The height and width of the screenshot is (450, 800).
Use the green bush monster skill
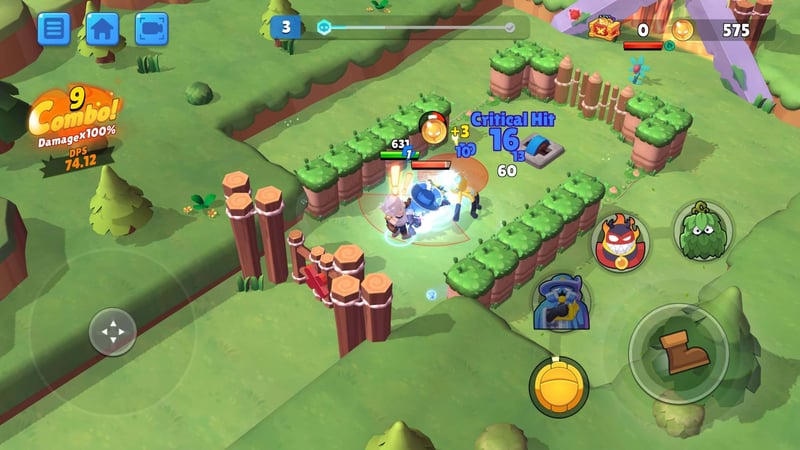coord(700,231)
